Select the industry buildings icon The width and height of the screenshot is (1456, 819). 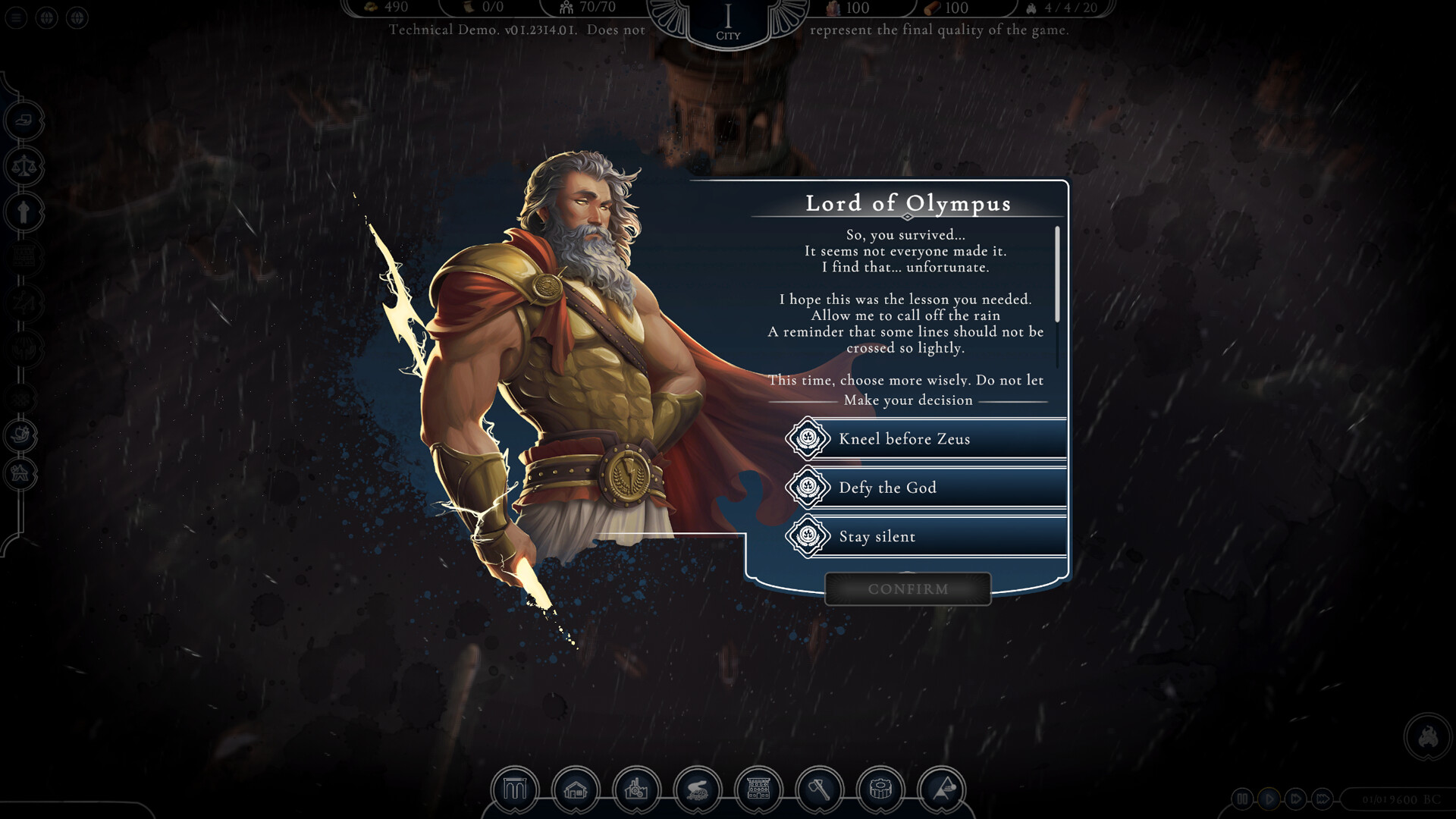point(635,790)
